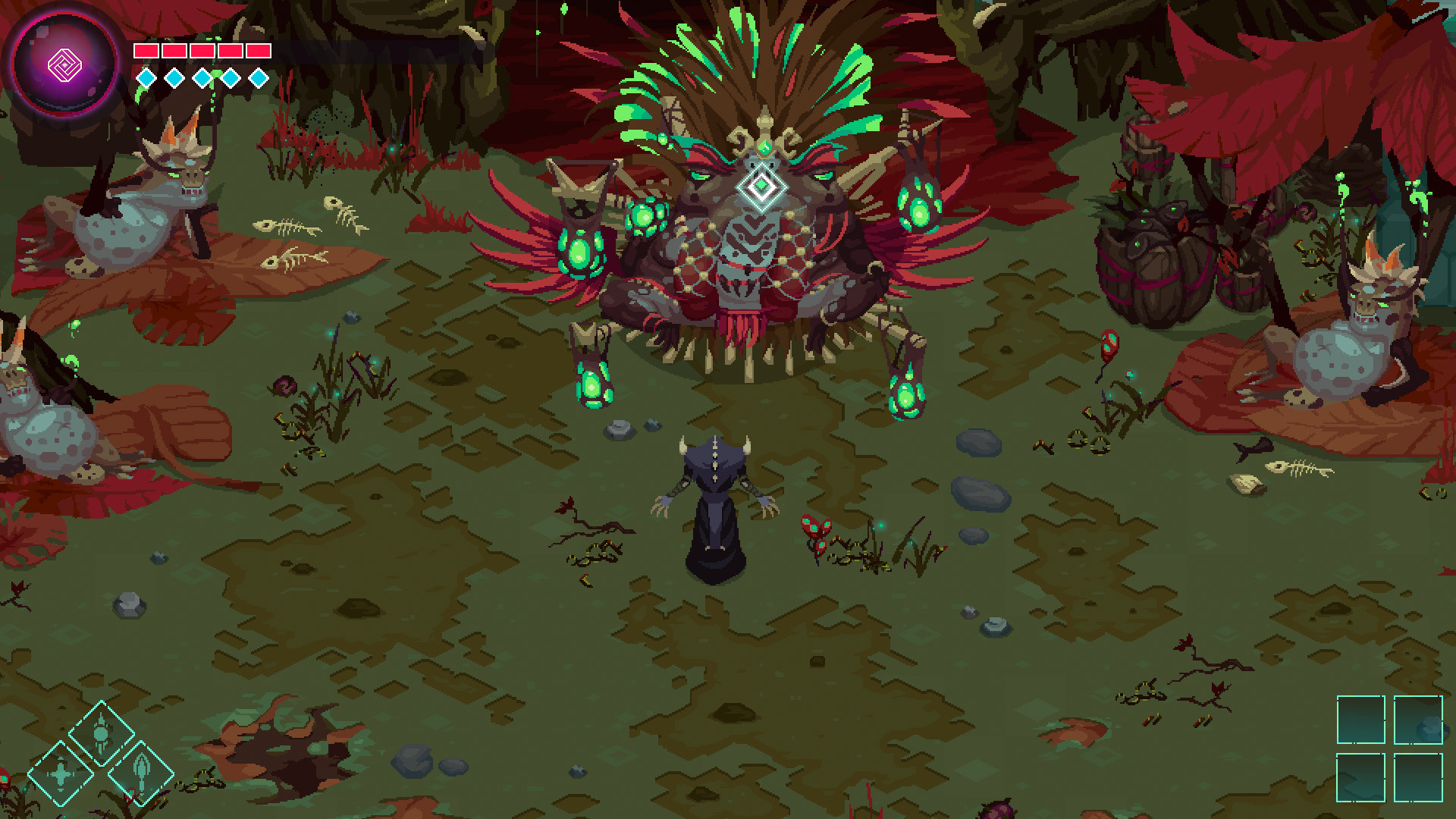Click the health bar row in the HUD
The height and width of the screenshot is (819, 1456).
[x=201, y=50]
